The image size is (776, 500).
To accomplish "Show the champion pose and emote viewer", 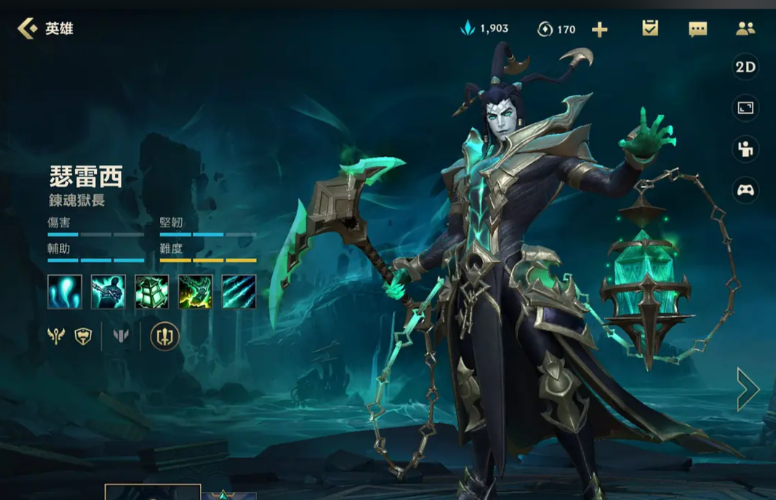I will point(745,149).
